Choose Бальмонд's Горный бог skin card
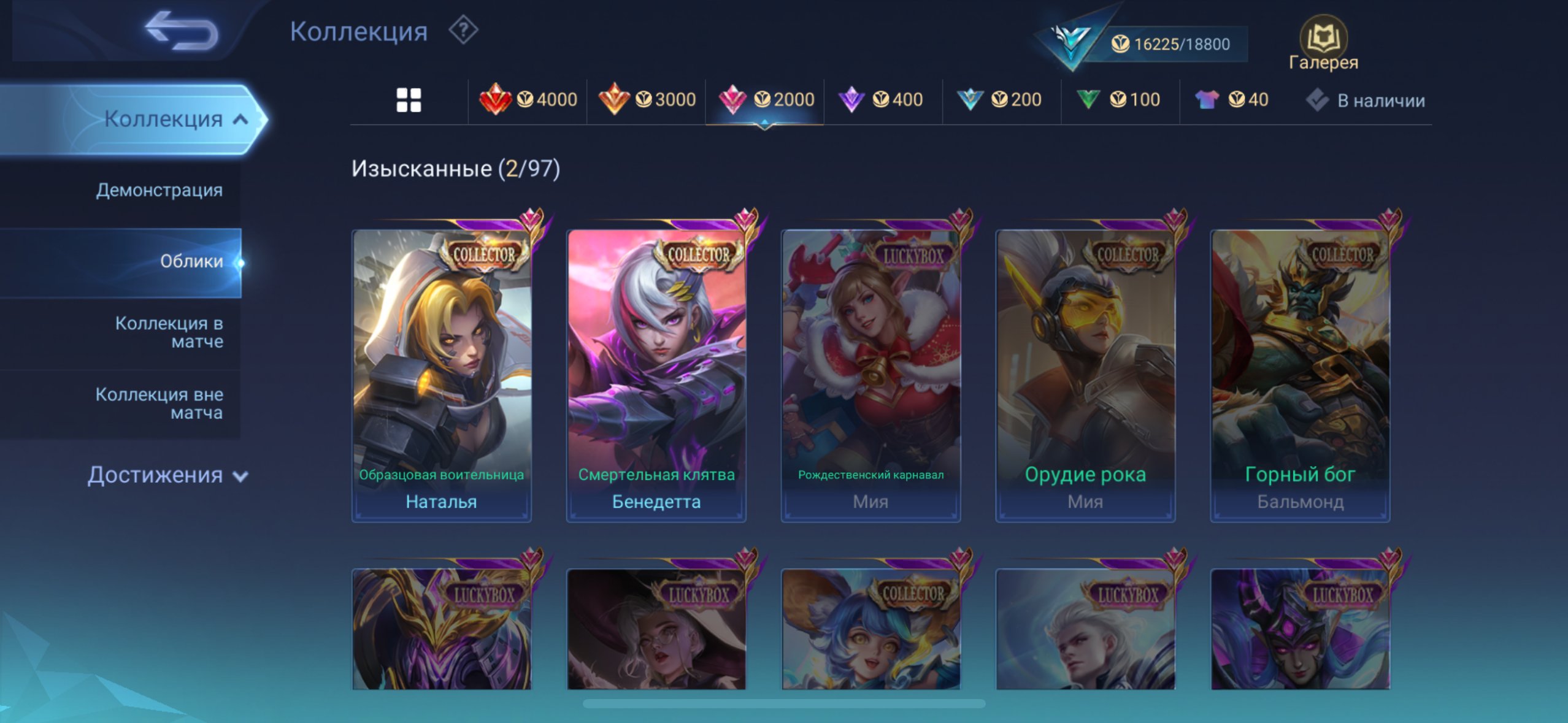Screen dimensions: 1568x723 click(x=1300, y=375)
